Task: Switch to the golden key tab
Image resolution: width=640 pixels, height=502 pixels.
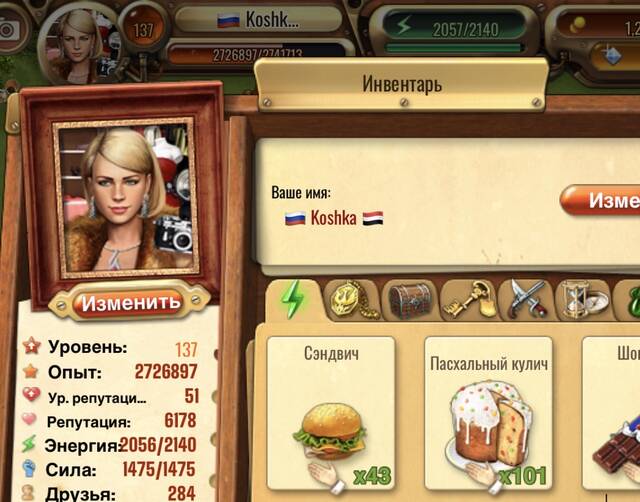Action: pyautogui.click(x=468, y=299)
